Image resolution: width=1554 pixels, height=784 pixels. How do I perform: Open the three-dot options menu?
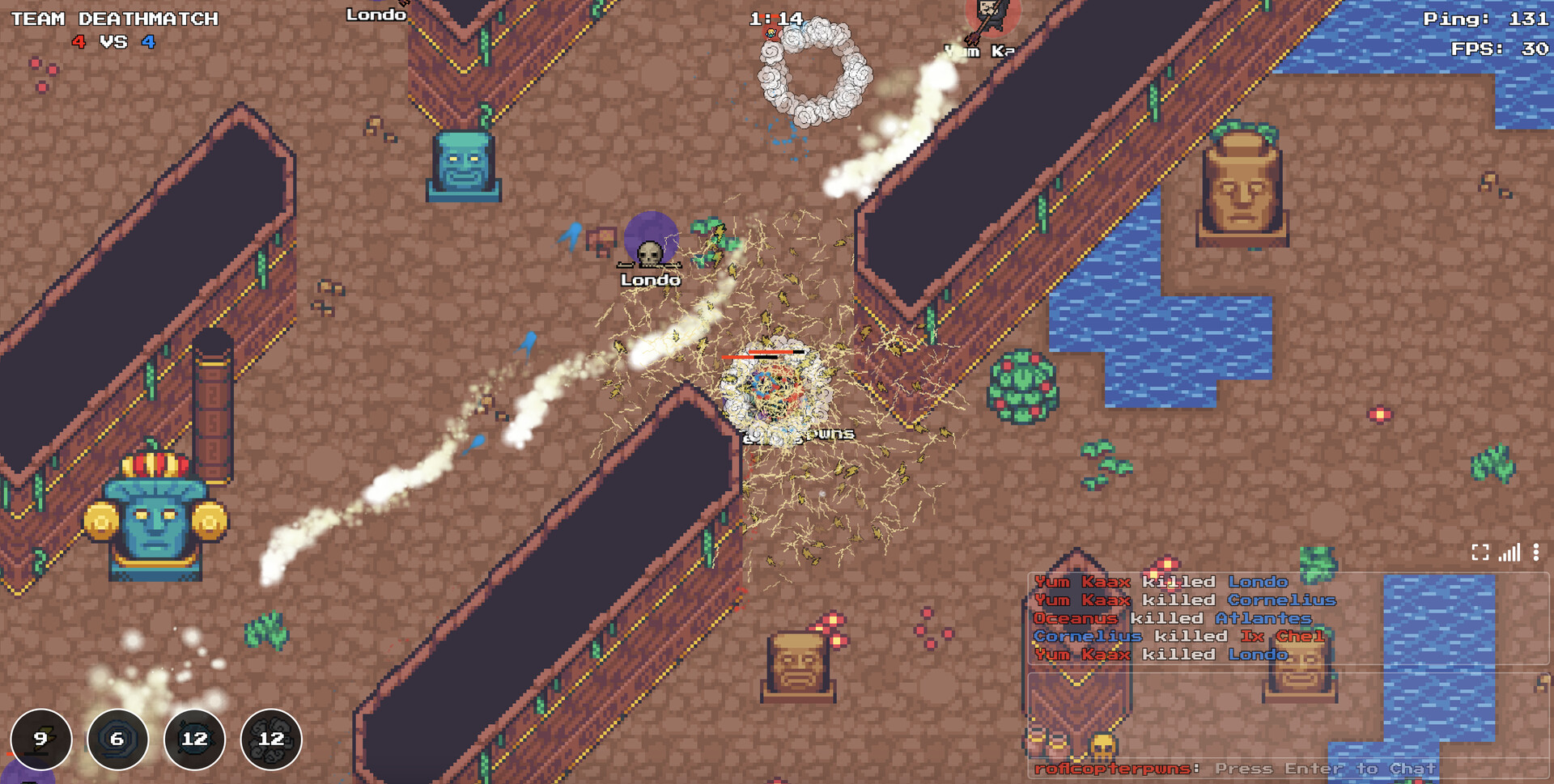(x=1535, y=553)
